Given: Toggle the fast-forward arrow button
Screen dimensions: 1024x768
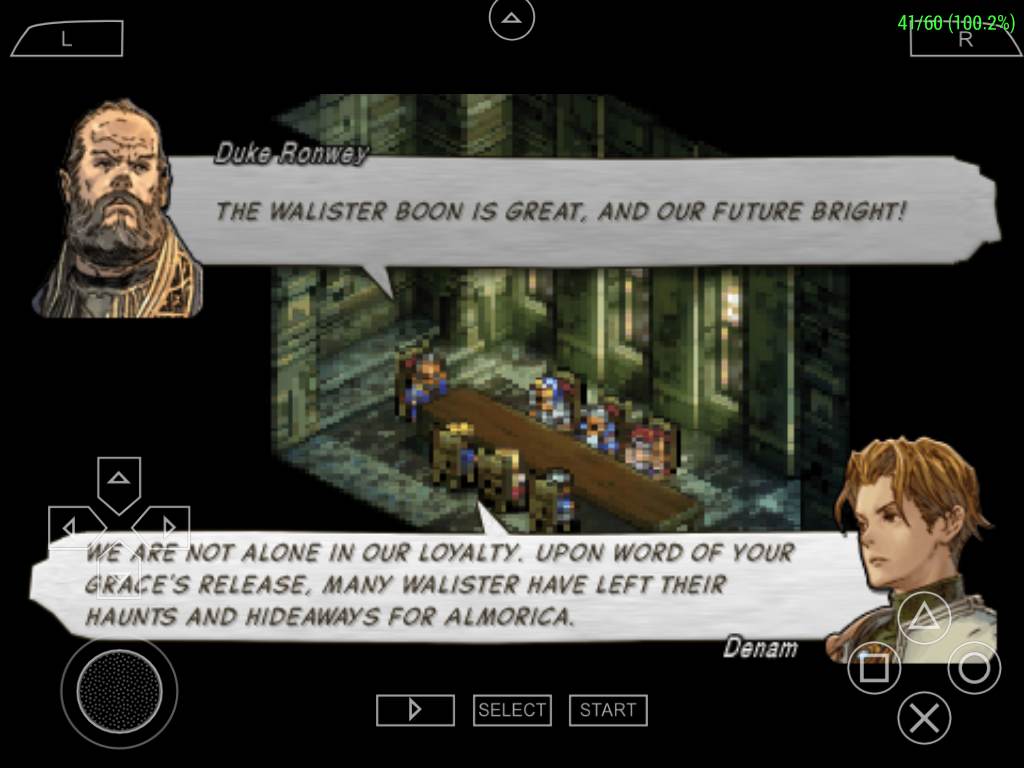Looking at the screenshot, I should [415, 710].
